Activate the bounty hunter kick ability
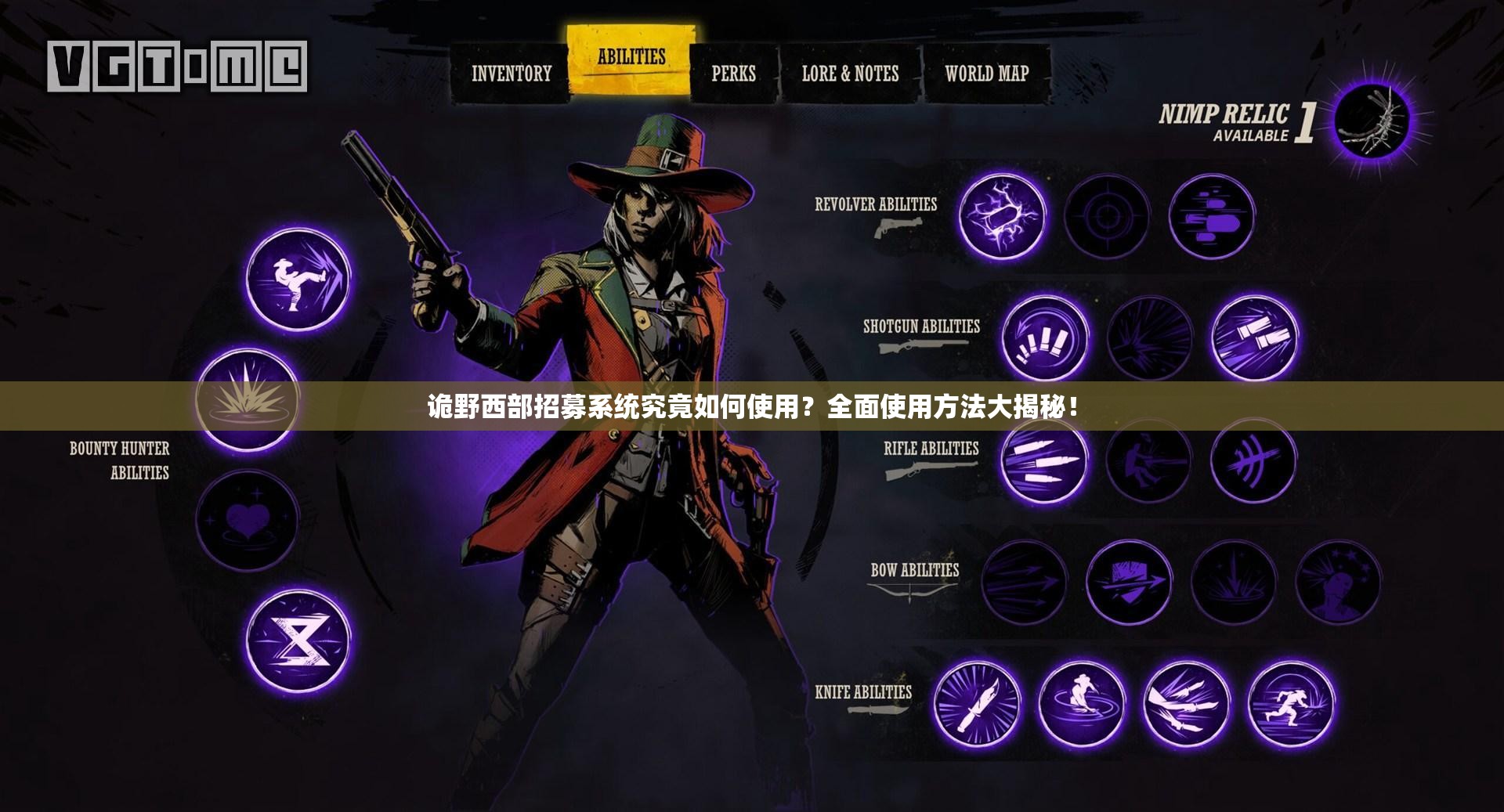Screen dimensions: 1504x812 click(298, 279)
